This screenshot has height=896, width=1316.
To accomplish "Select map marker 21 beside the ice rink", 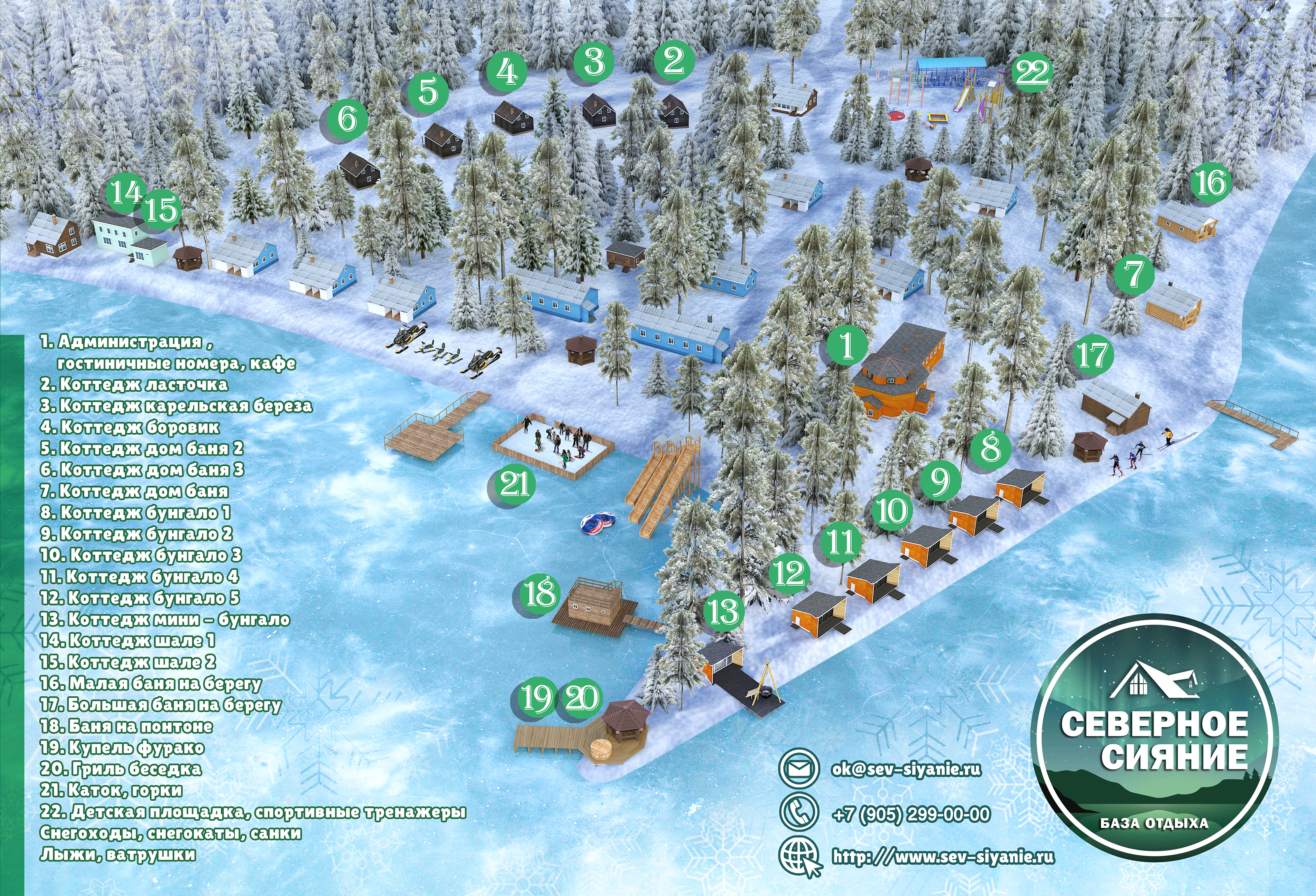I will point(515,484).
